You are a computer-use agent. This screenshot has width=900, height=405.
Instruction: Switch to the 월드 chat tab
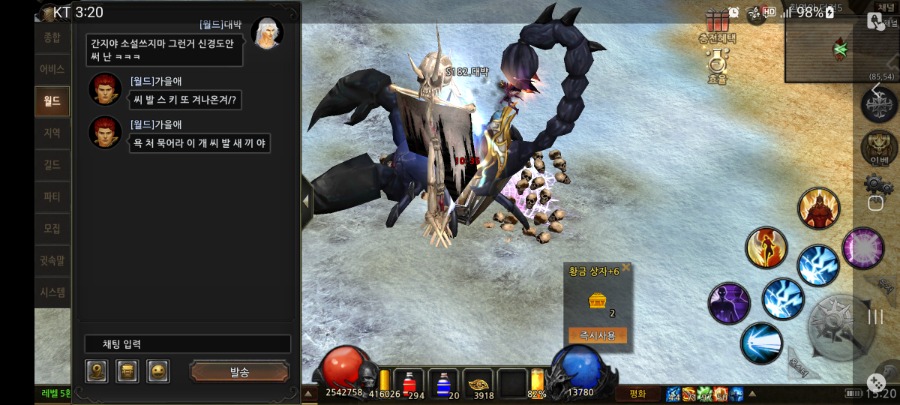pyautogui.click(x=52, y=100)
